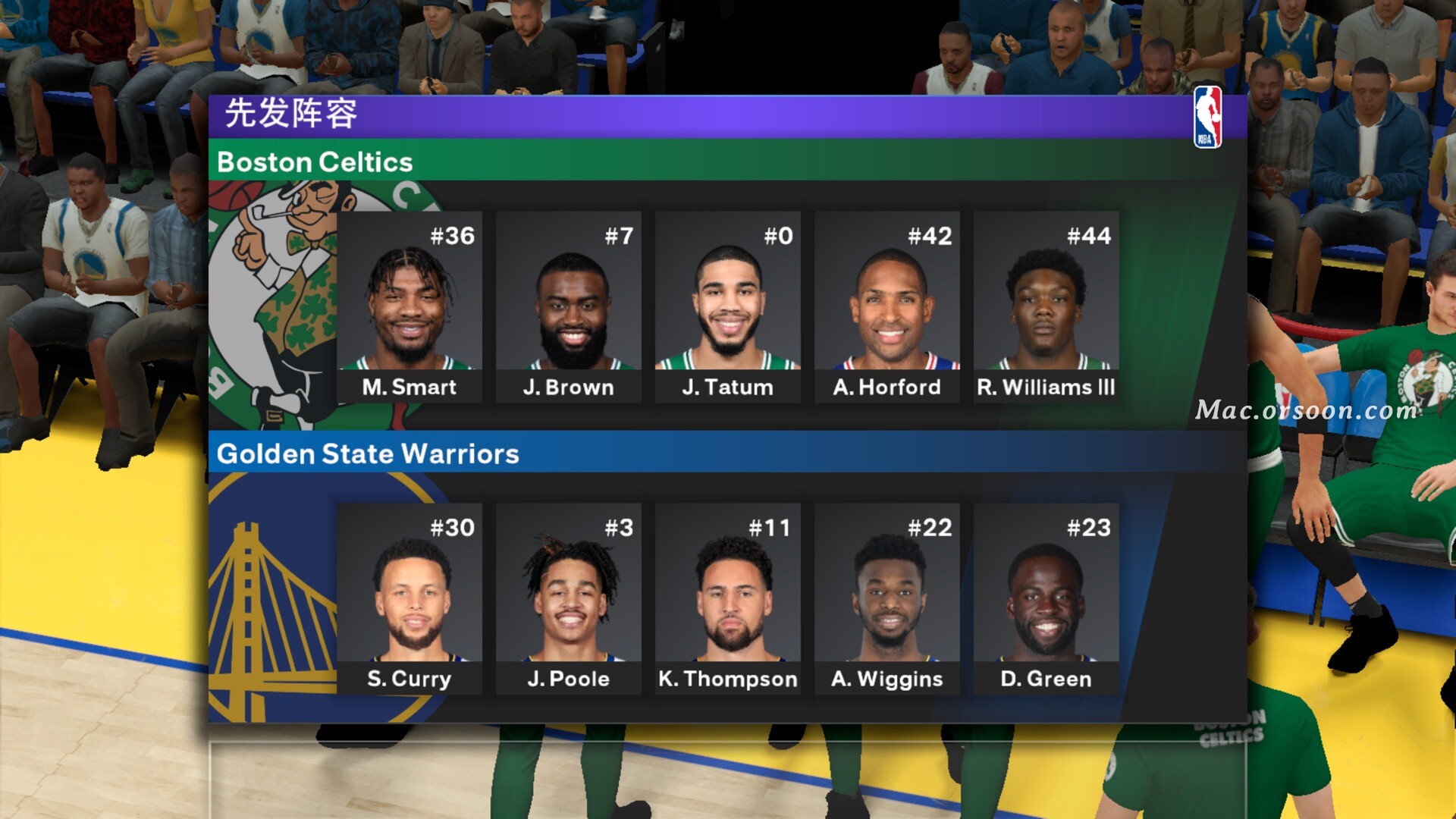This screenshot has width=1456, height=819.
Task: Click K. Thompson's portrait
Action: [728, 595]
